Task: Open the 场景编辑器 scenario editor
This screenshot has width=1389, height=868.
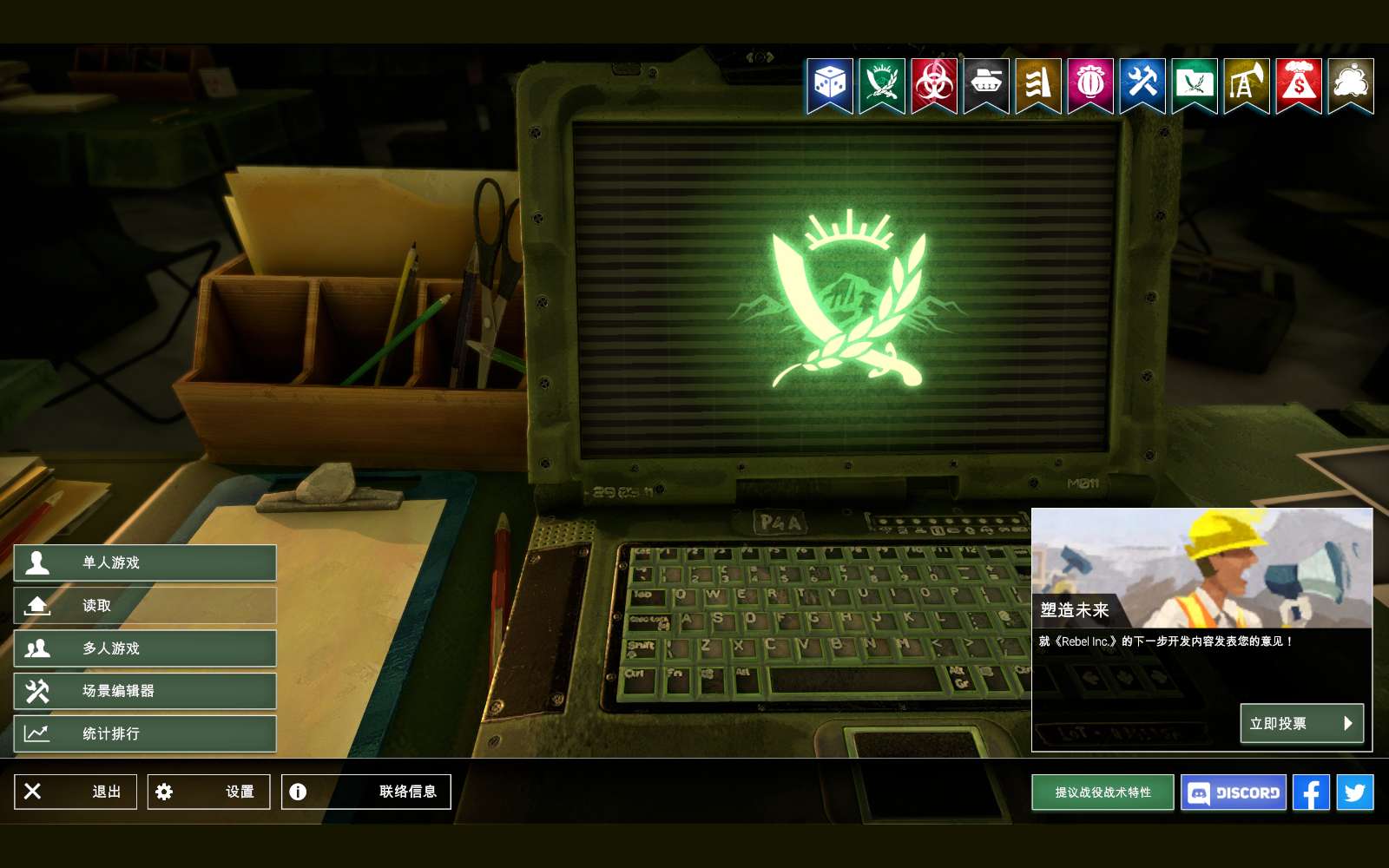Action: (145, 691)
